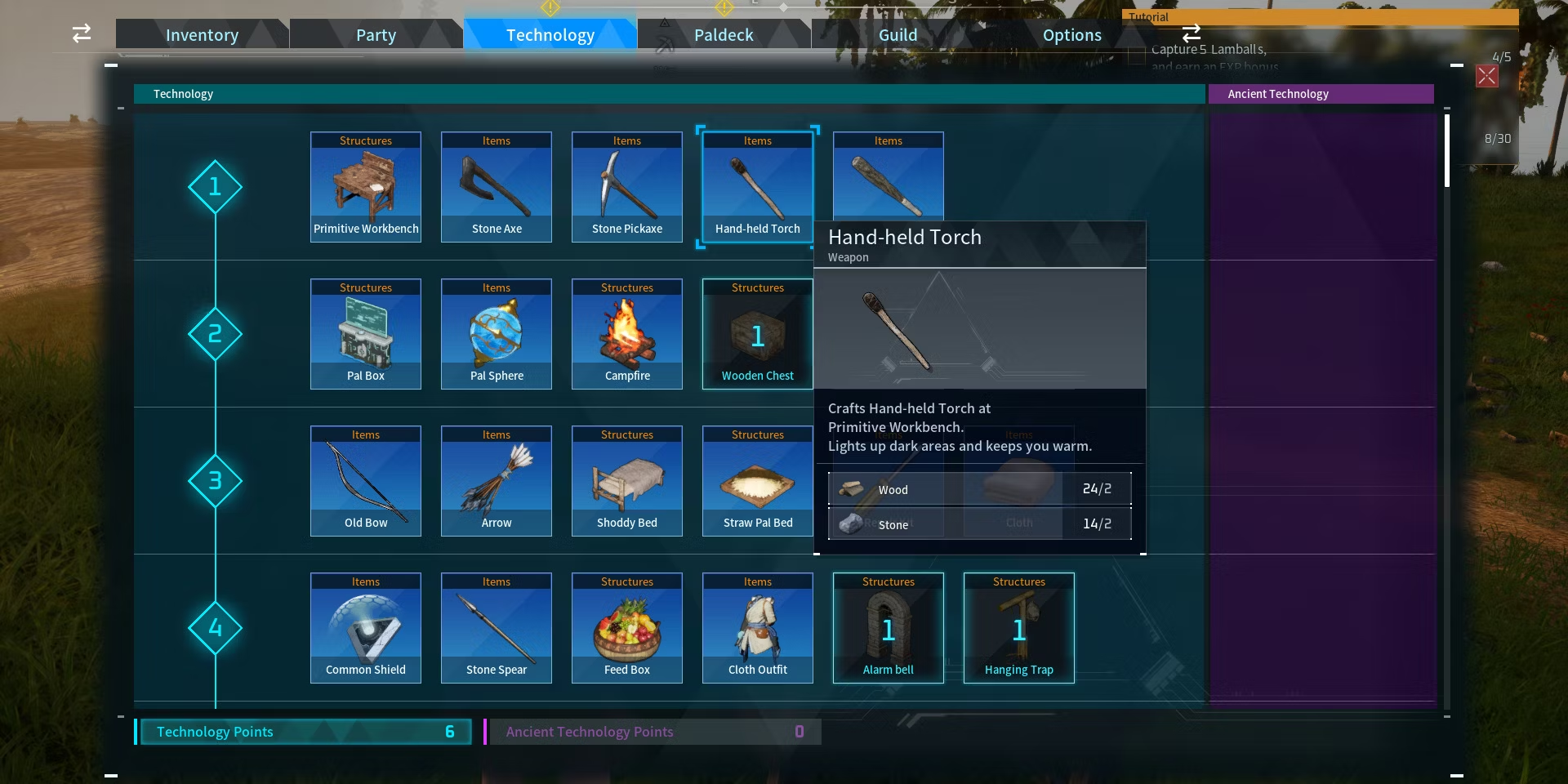Unlock the Alarm bell structure
This screenshot has width=1568, height=784.
click(889, 628)
